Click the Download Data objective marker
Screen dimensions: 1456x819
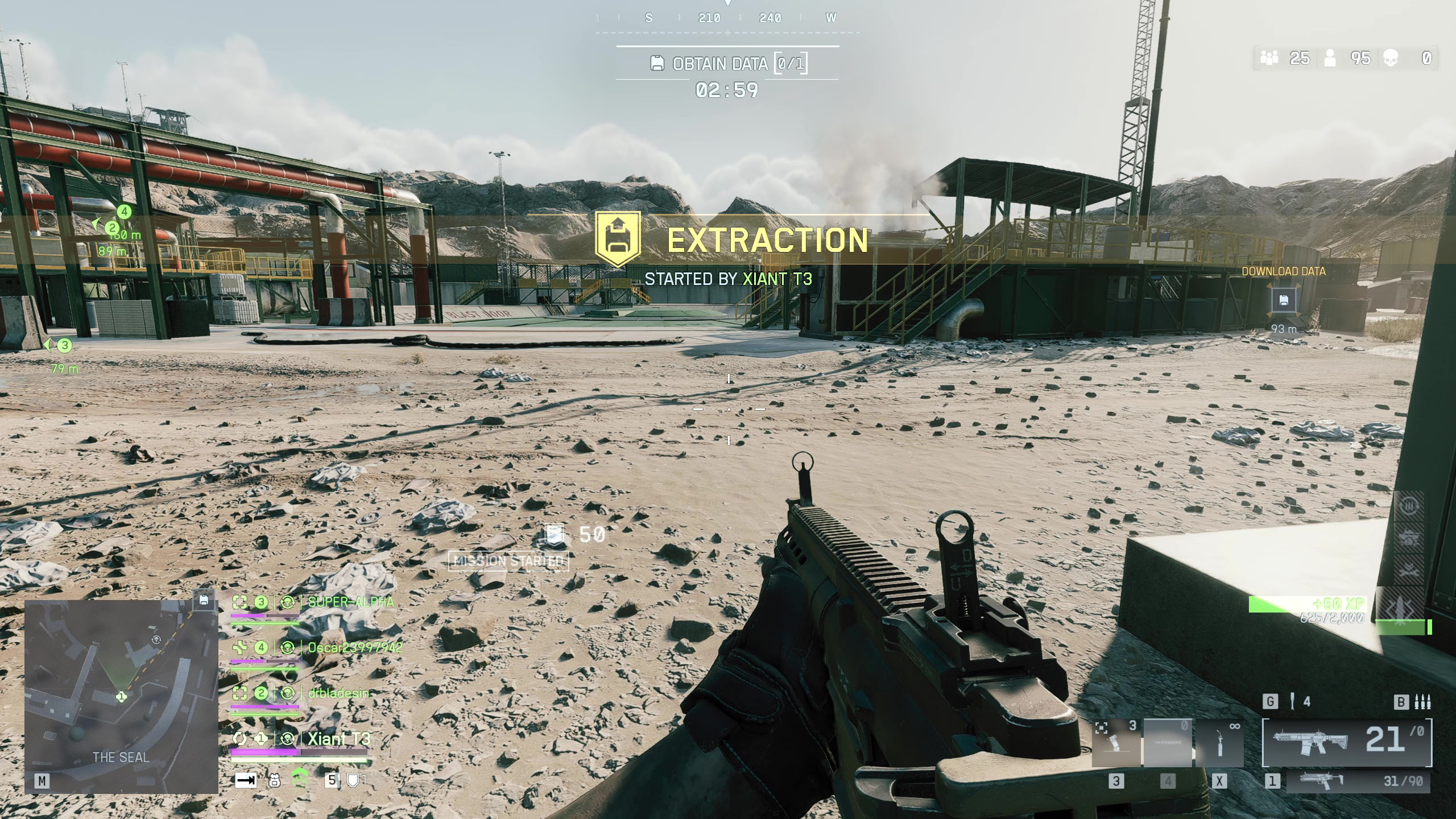1284,301
